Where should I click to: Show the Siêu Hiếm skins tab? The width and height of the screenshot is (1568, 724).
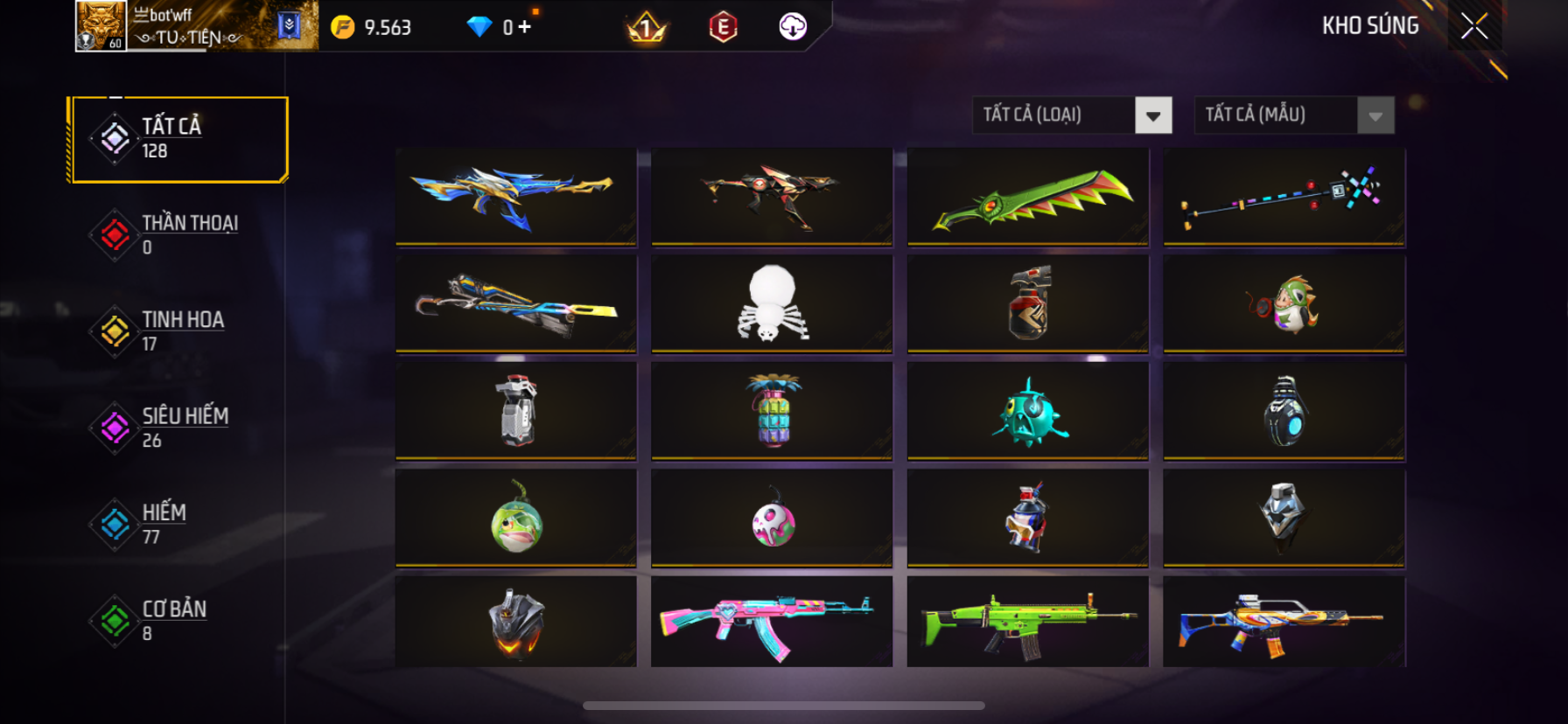coord(178,428)
